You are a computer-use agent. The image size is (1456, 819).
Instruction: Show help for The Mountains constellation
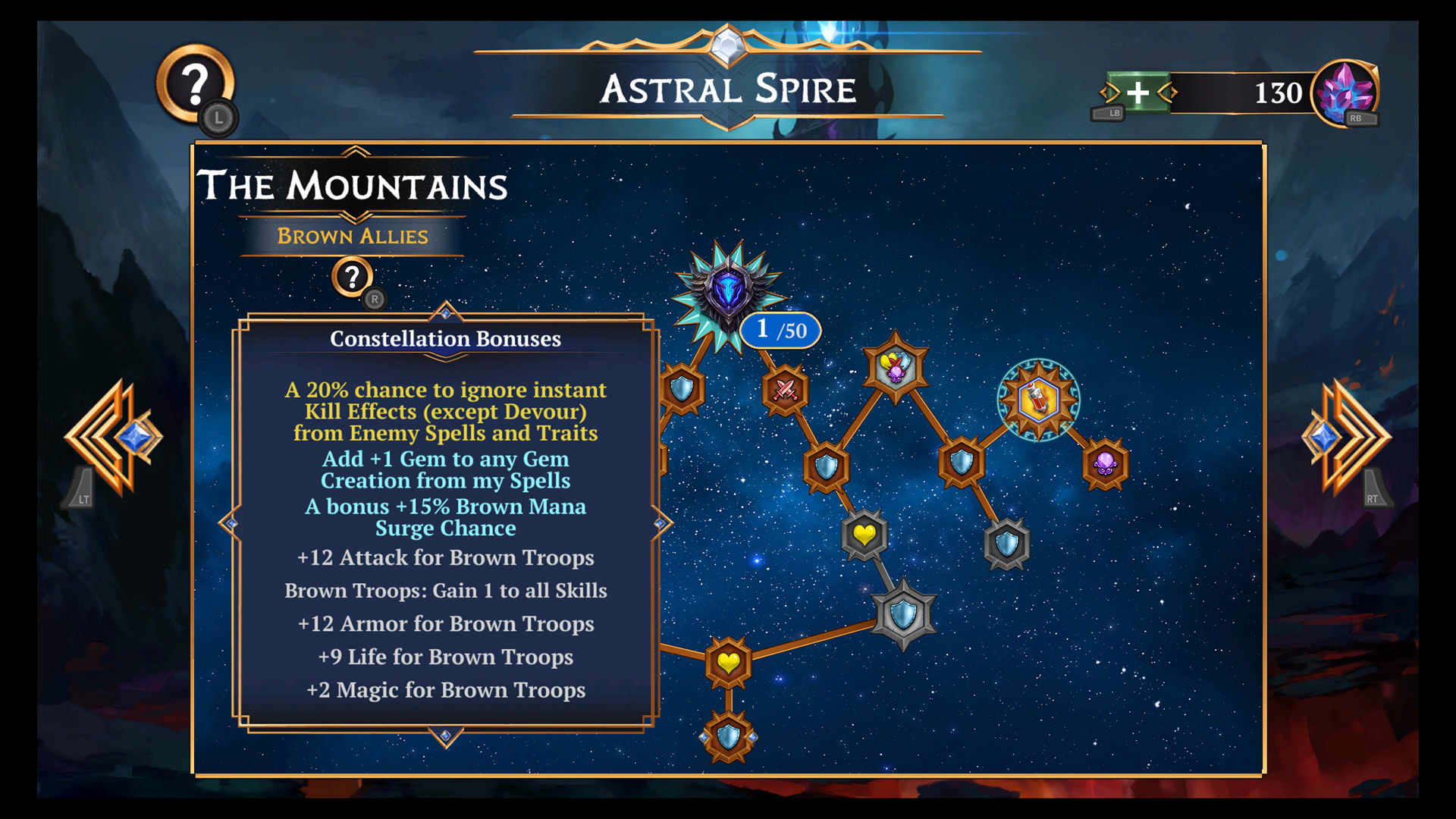pos(352,278)
